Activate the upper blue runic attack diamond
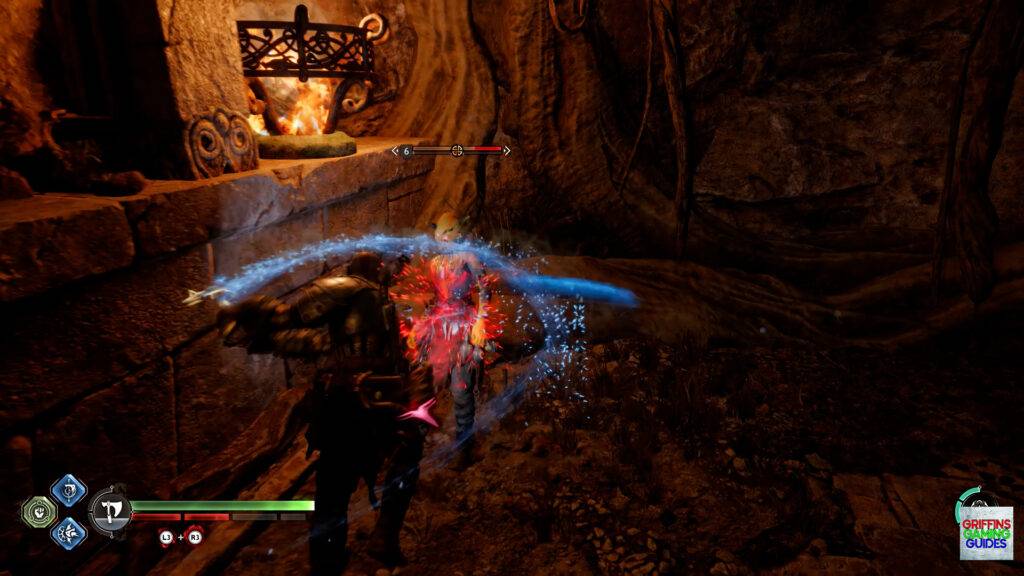This screenshot has width=1024, height=576. (x=68, y=491)
